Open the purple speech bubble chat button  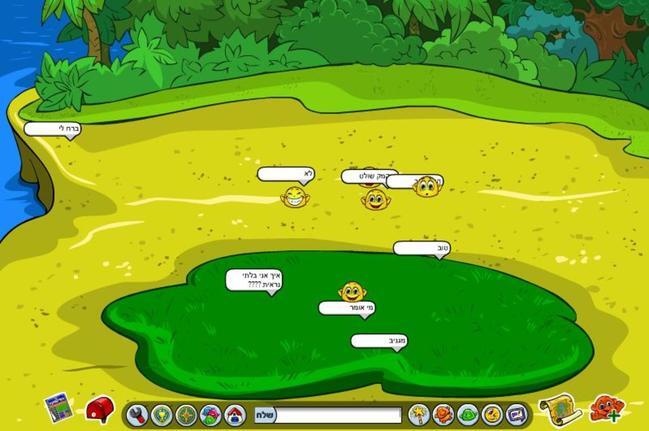click(x=515, y=414)
